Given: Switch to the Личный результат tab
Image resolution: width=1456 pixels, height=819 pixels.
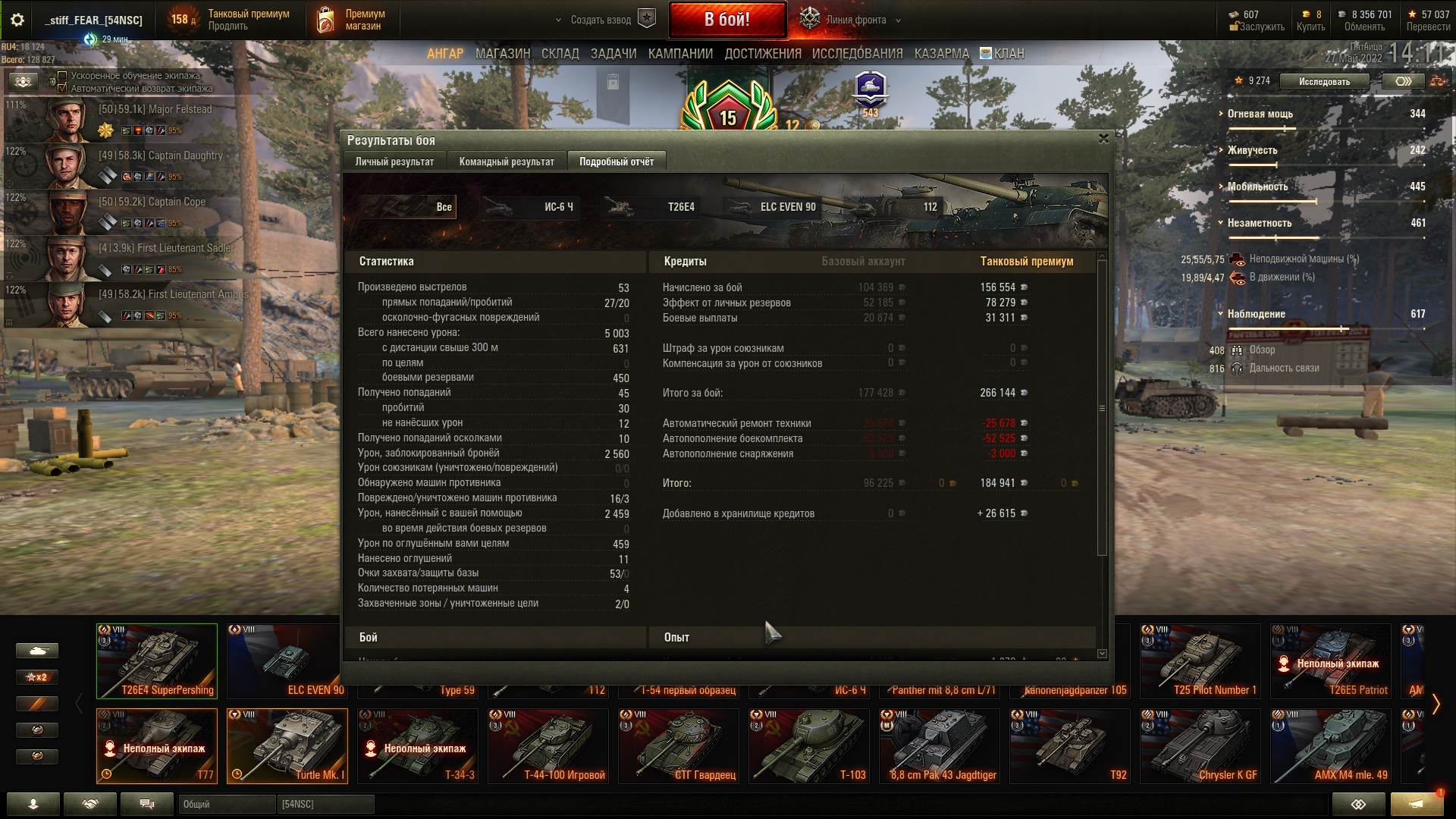Looking at the screenshot, I should tap(394, 162).
